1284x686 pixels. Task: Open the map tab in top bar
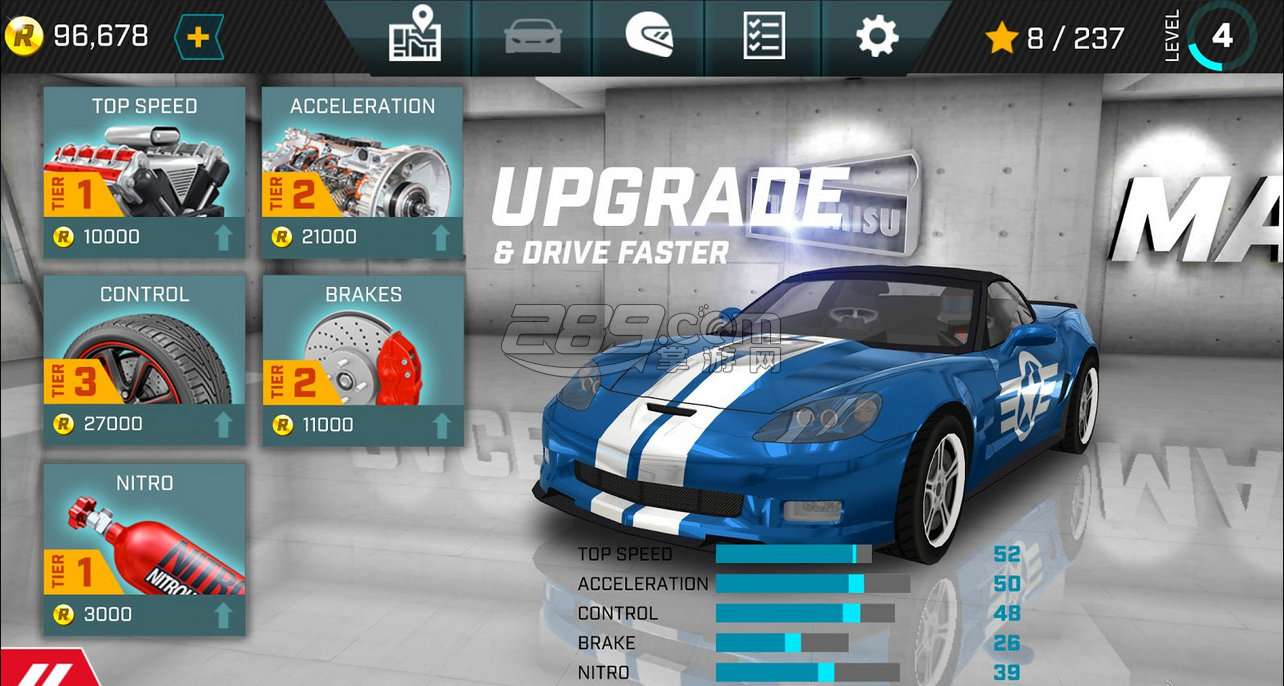(x=414, y=35)
